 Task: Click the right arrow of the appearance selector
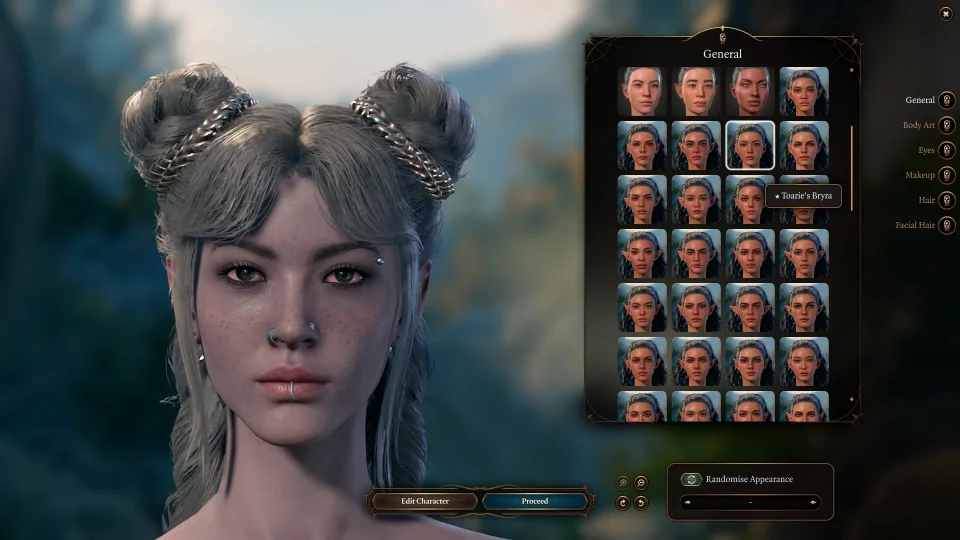pyautogui.click(x=813, y=502)
